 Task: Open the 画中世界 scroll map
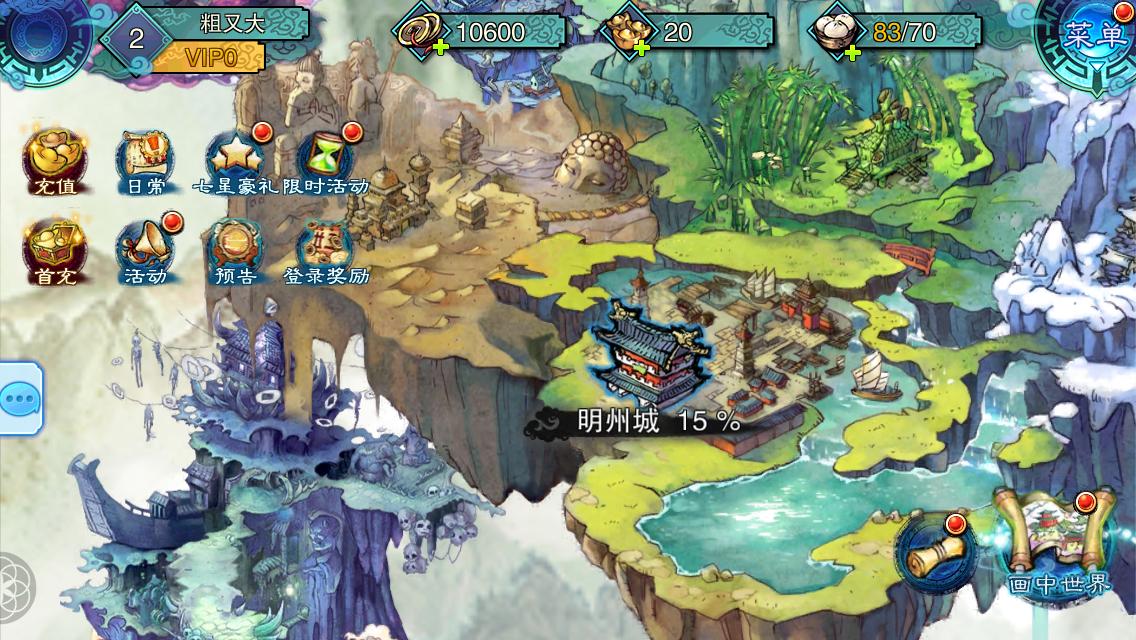point(1060,540)
